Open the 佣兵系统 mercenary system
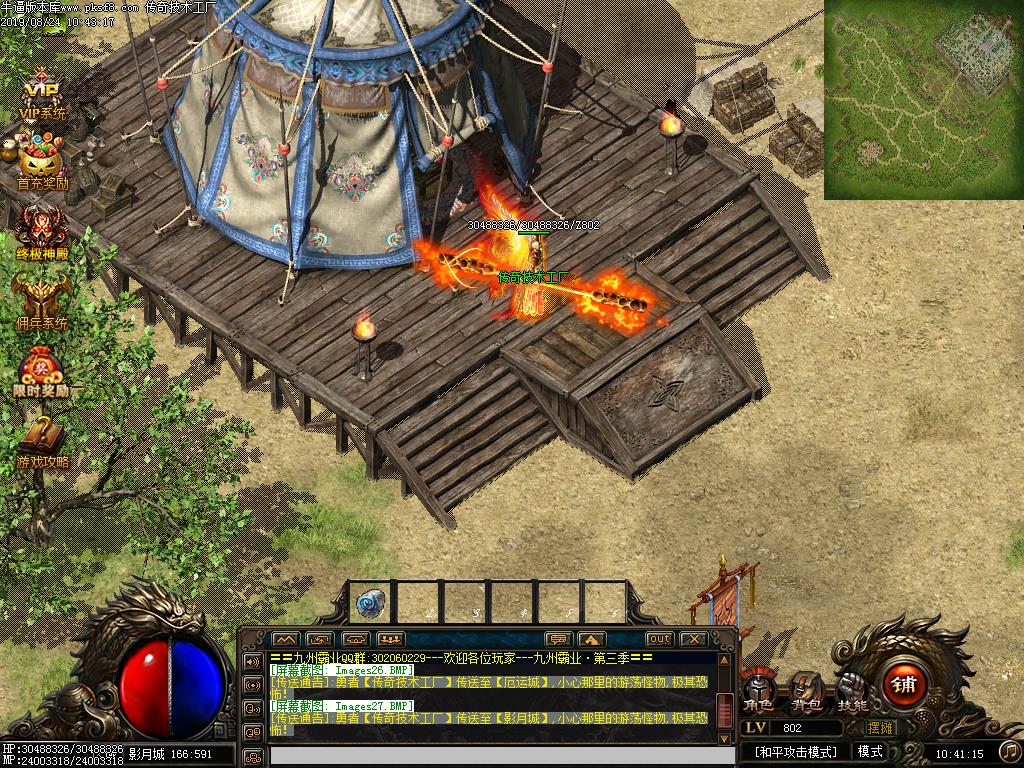This screenshot has height=768, width=1024. [x=42, y=302]
